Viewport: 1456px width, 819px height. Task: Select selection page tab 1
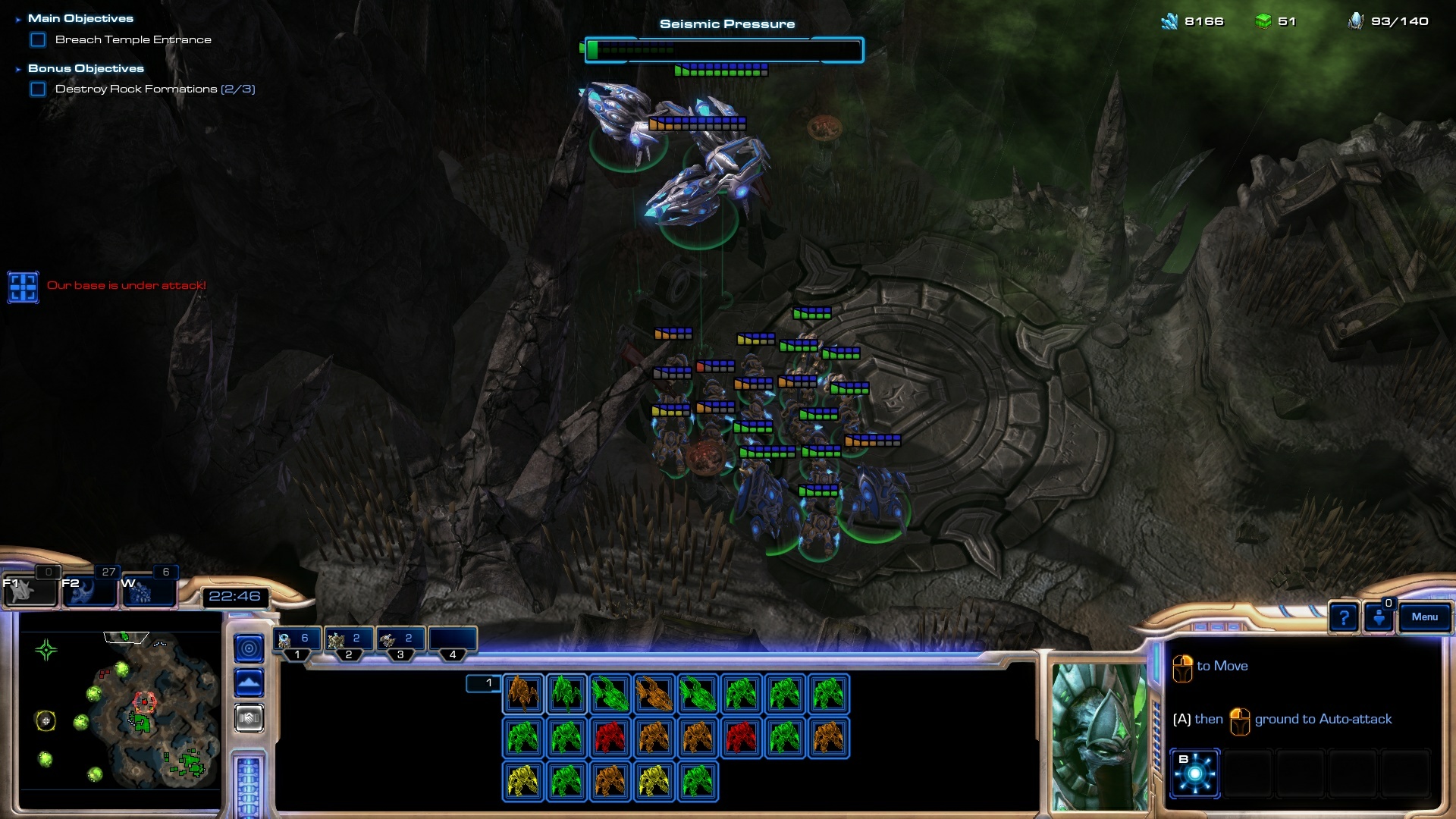click(x=484, y=683)
